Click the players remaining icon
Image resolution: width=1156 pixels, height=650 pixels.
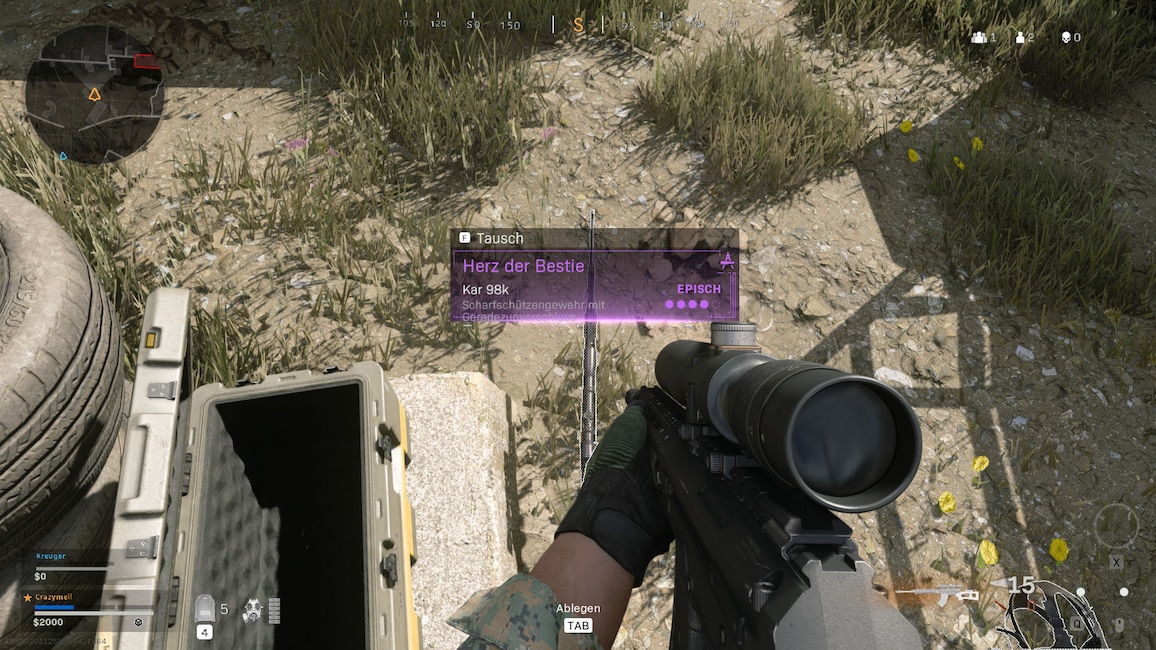(1020, 37)
